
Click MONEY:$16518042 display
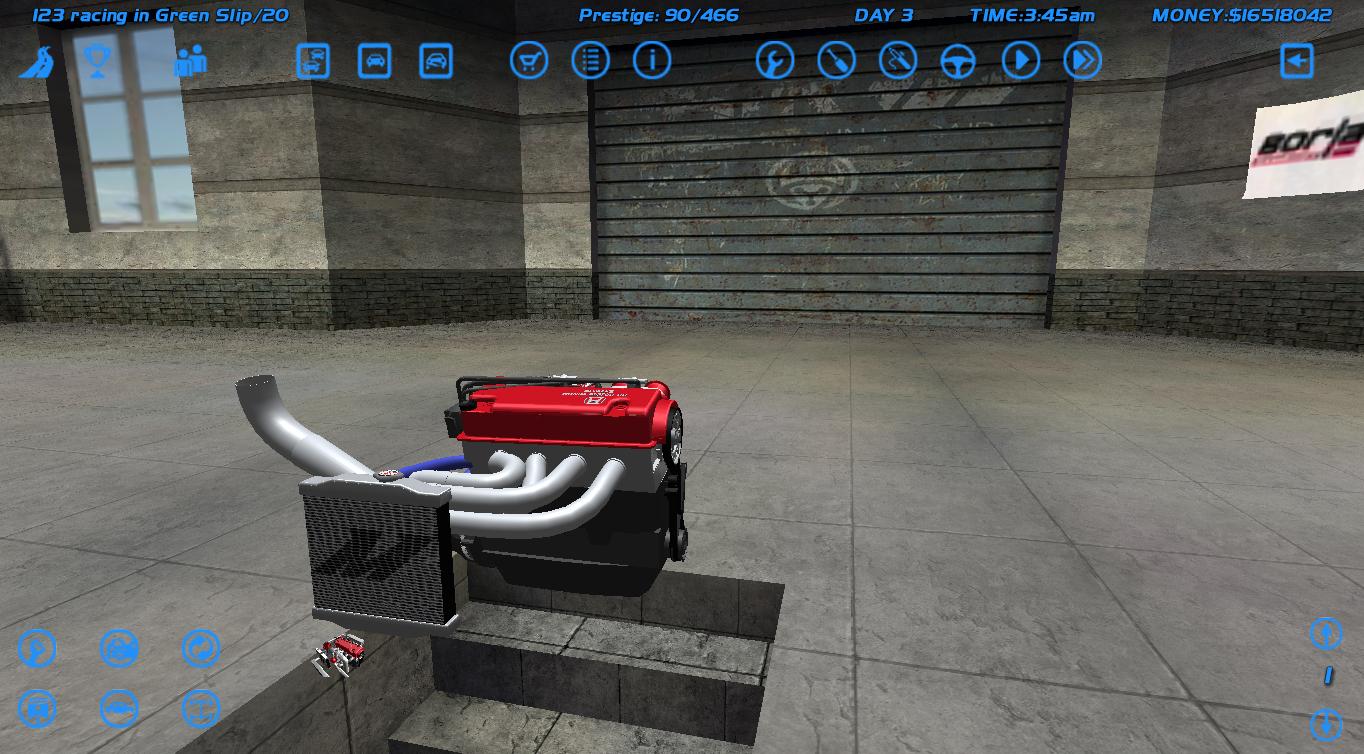click(1244, 15)
